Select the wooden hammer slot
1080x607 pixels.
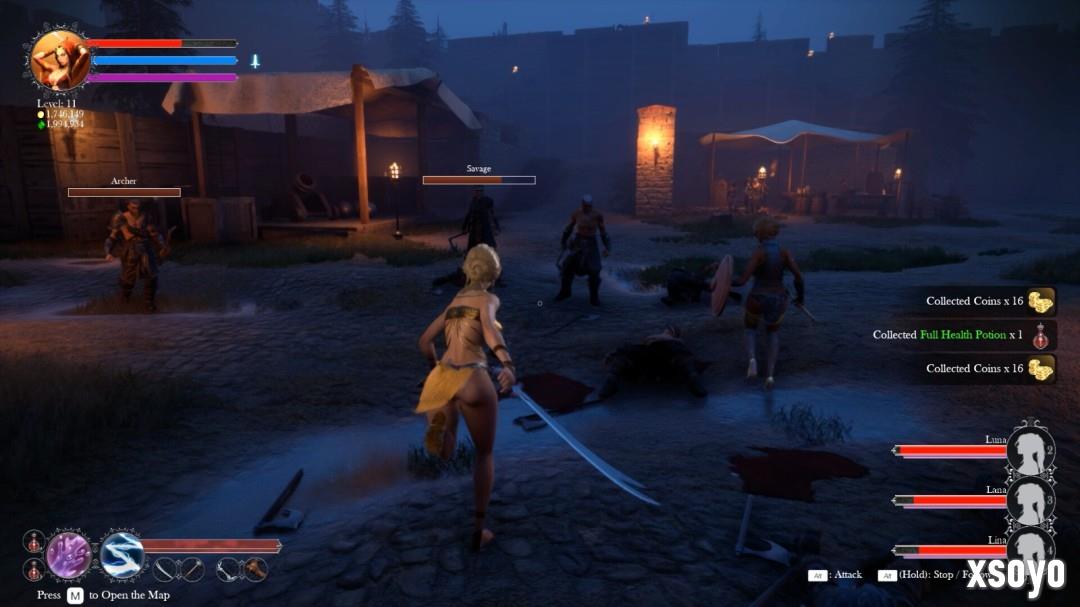[x=256, y=569]
